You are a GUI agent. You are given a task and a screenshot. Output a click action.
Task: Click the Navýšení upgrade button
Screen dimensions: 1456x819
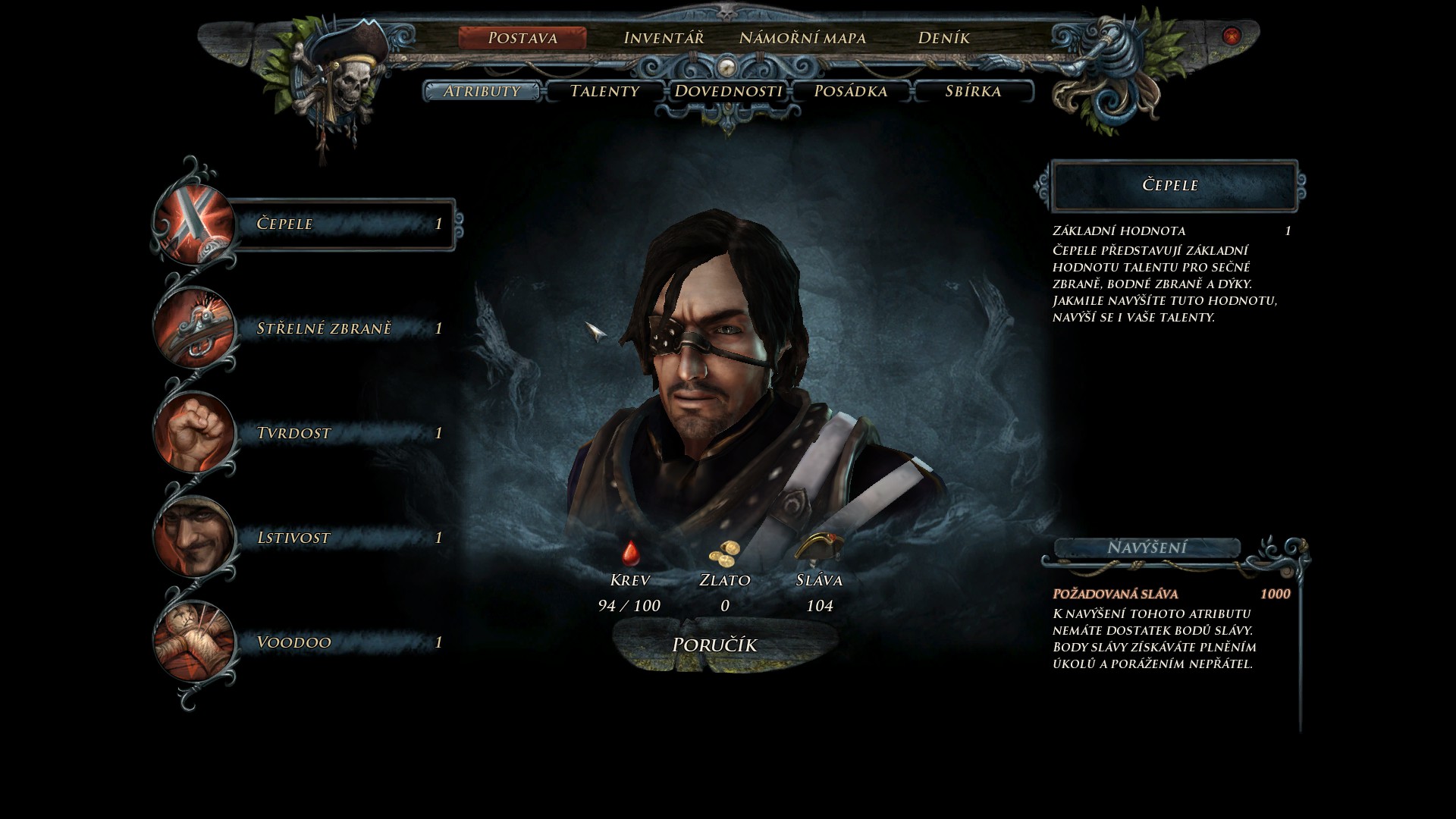tap(1147, 548)
